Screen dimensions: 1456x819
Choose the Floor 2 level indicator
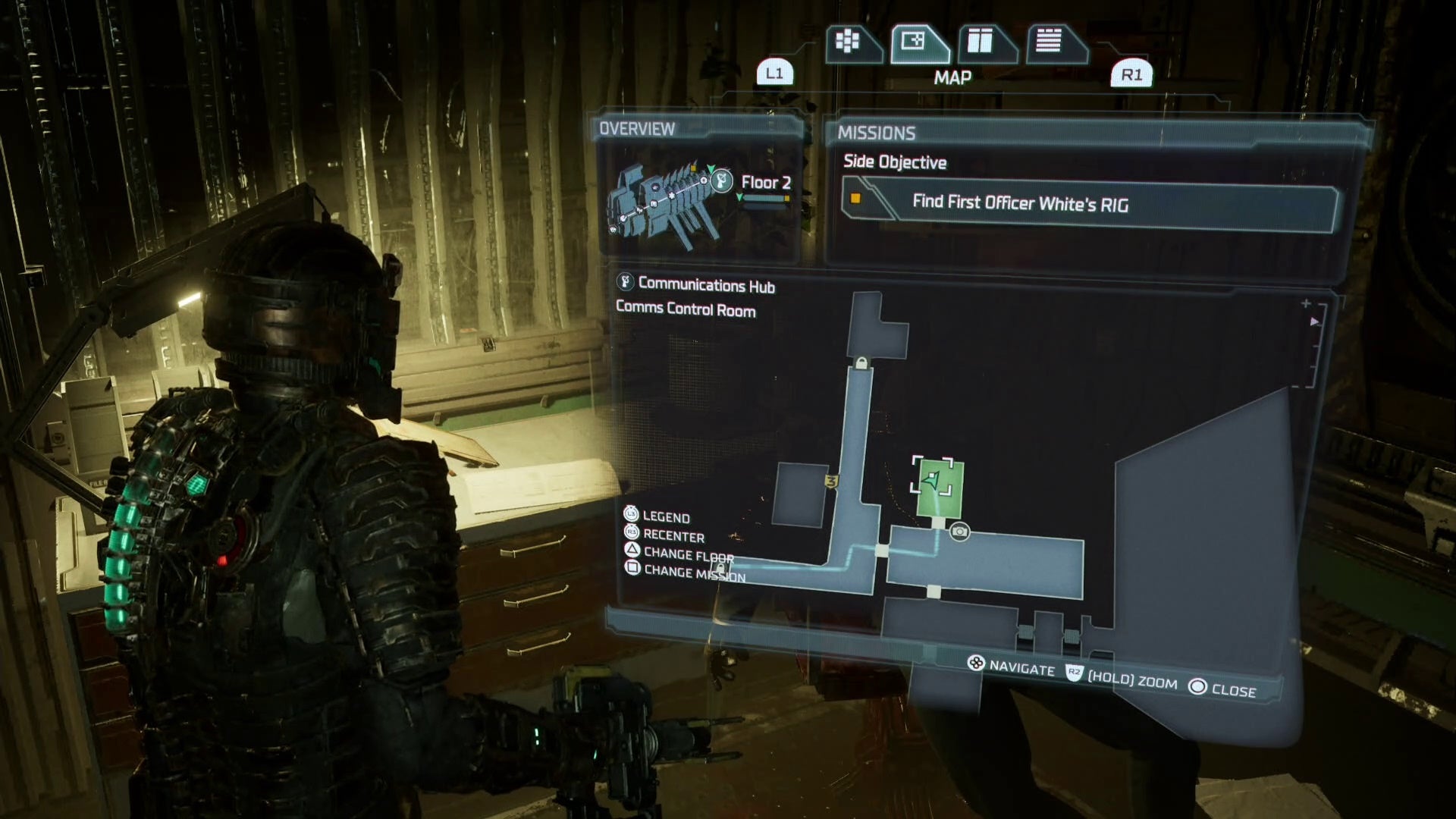pyautogui.click(x=766, y=183)
